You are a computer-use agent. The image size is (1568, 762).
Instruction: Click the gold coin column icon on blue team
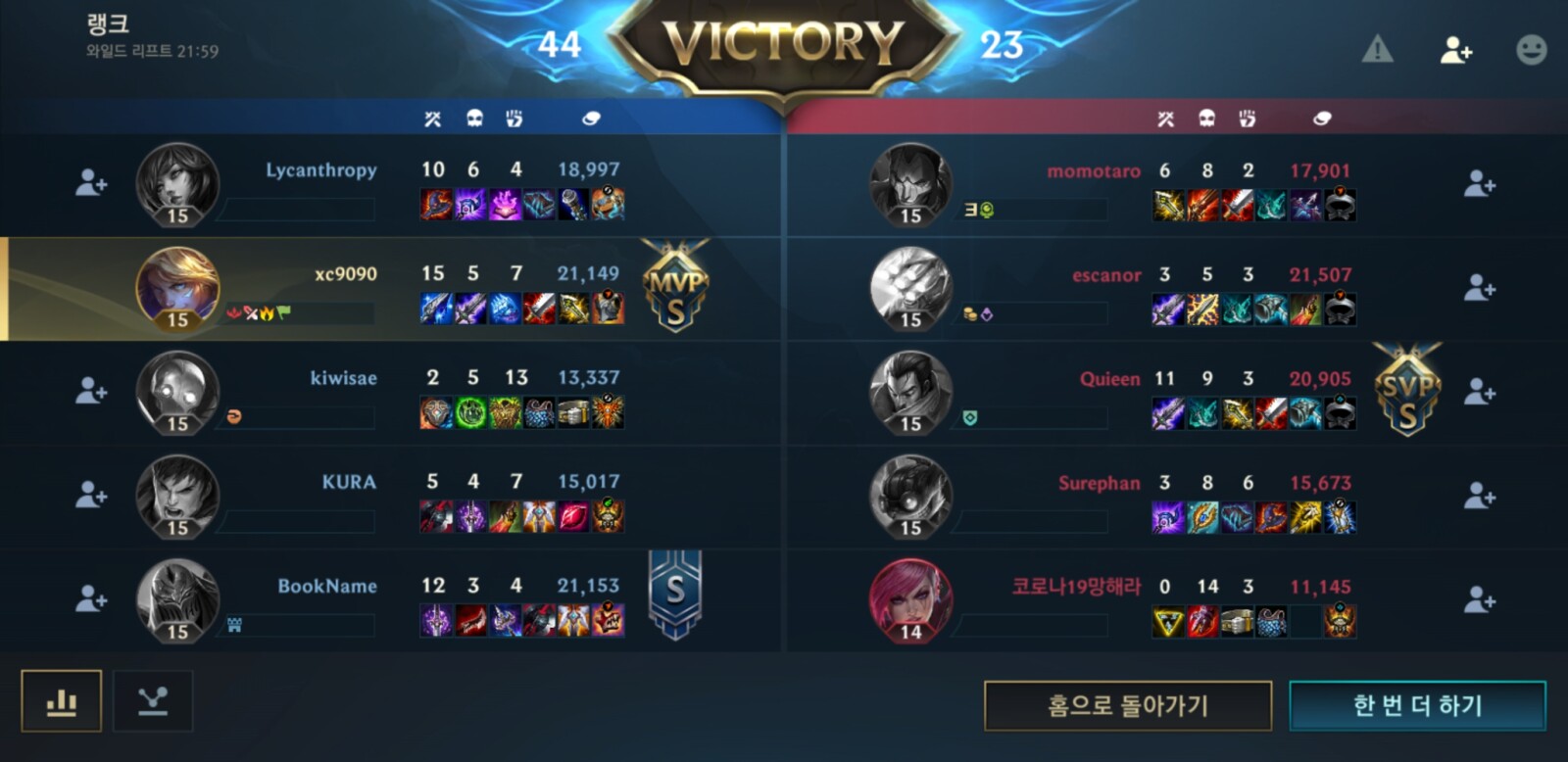(x=589, y=117)
